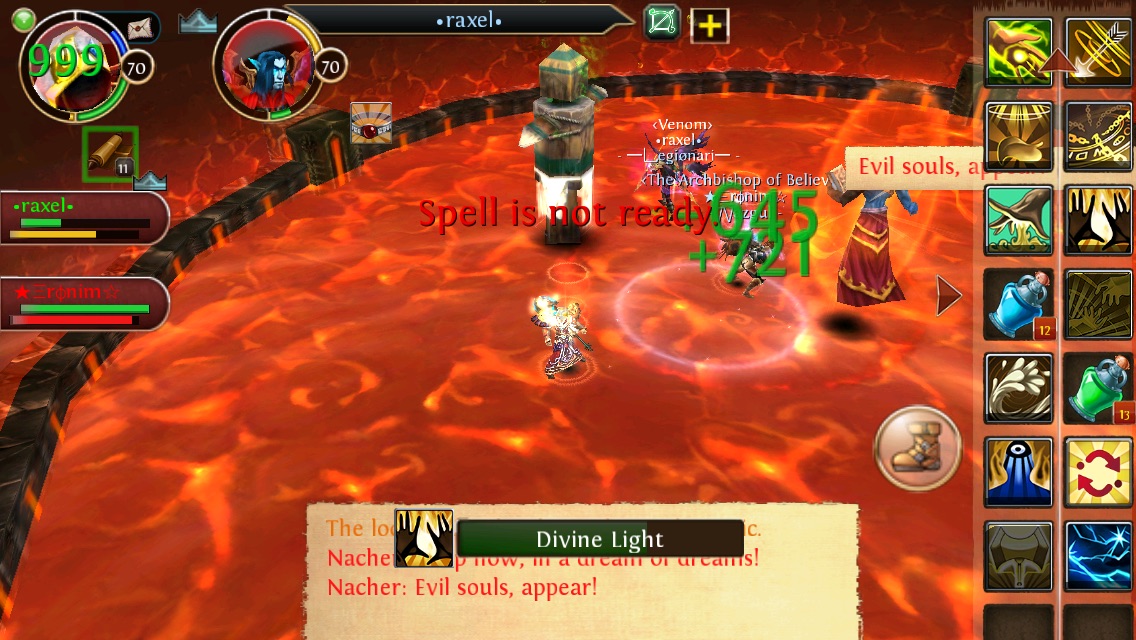Activate the glowing golden hand skill
This screenshot has height=640, width=1136.
click(x=1019, y=52)
